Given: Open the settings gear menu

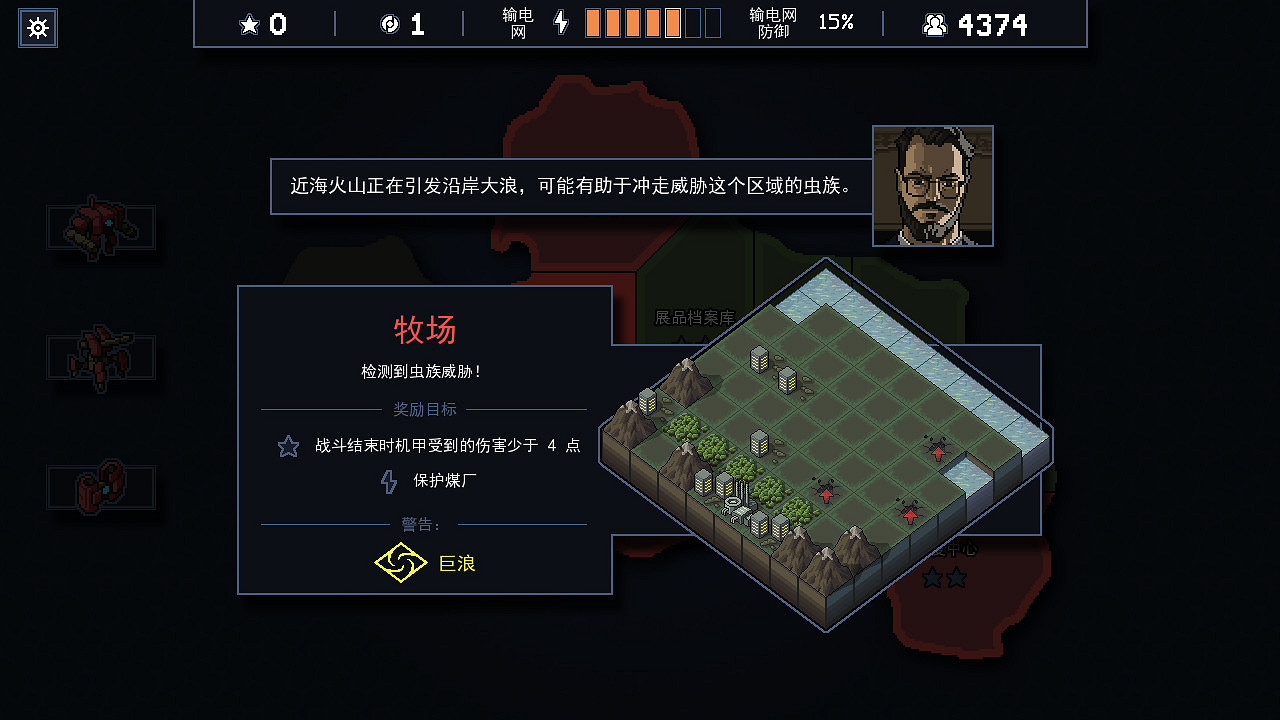Looking at the screenshot, I should point(38,28).
